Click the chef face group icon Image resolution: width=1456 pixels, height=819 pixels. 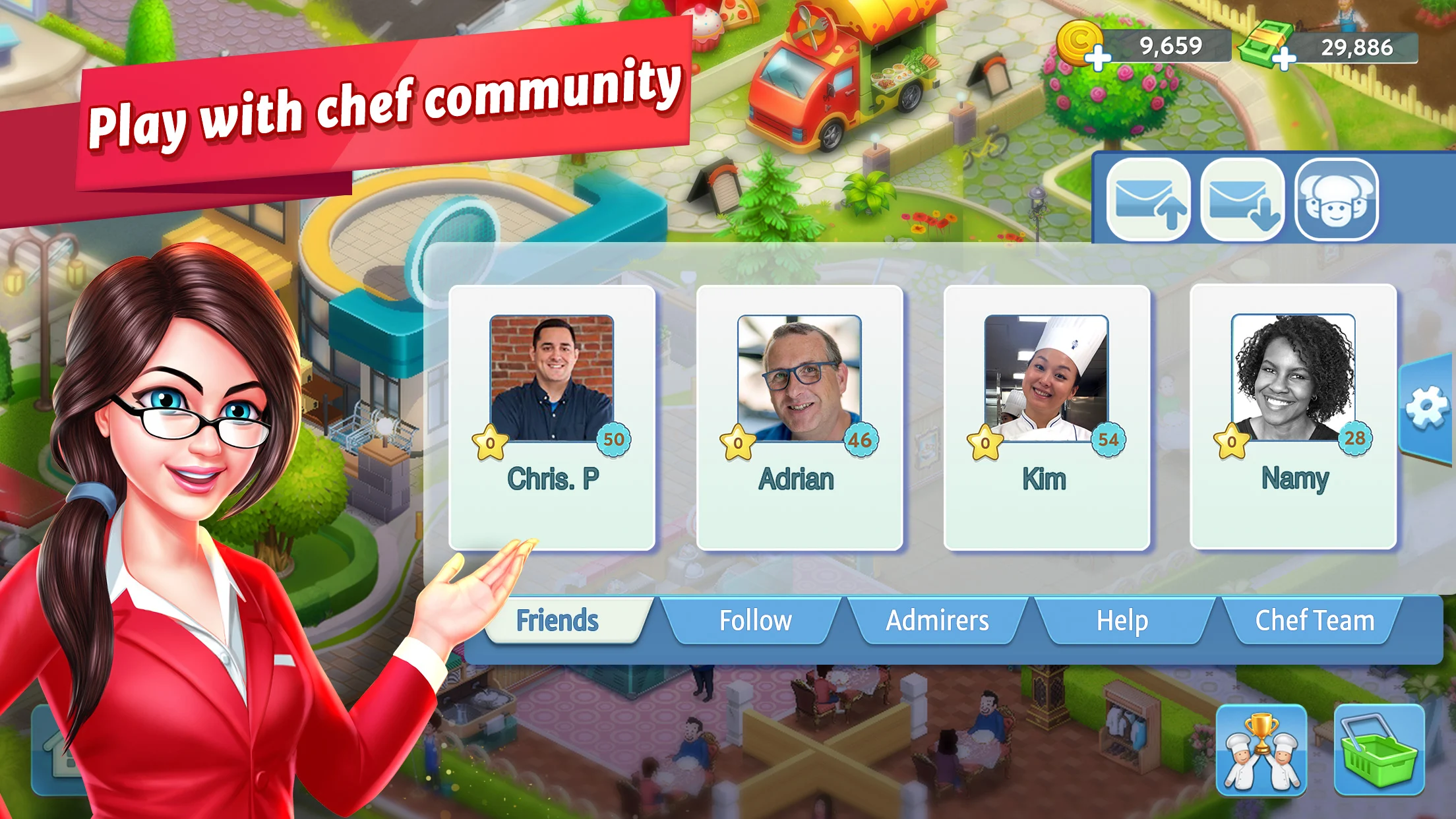tap(1336, 200)
